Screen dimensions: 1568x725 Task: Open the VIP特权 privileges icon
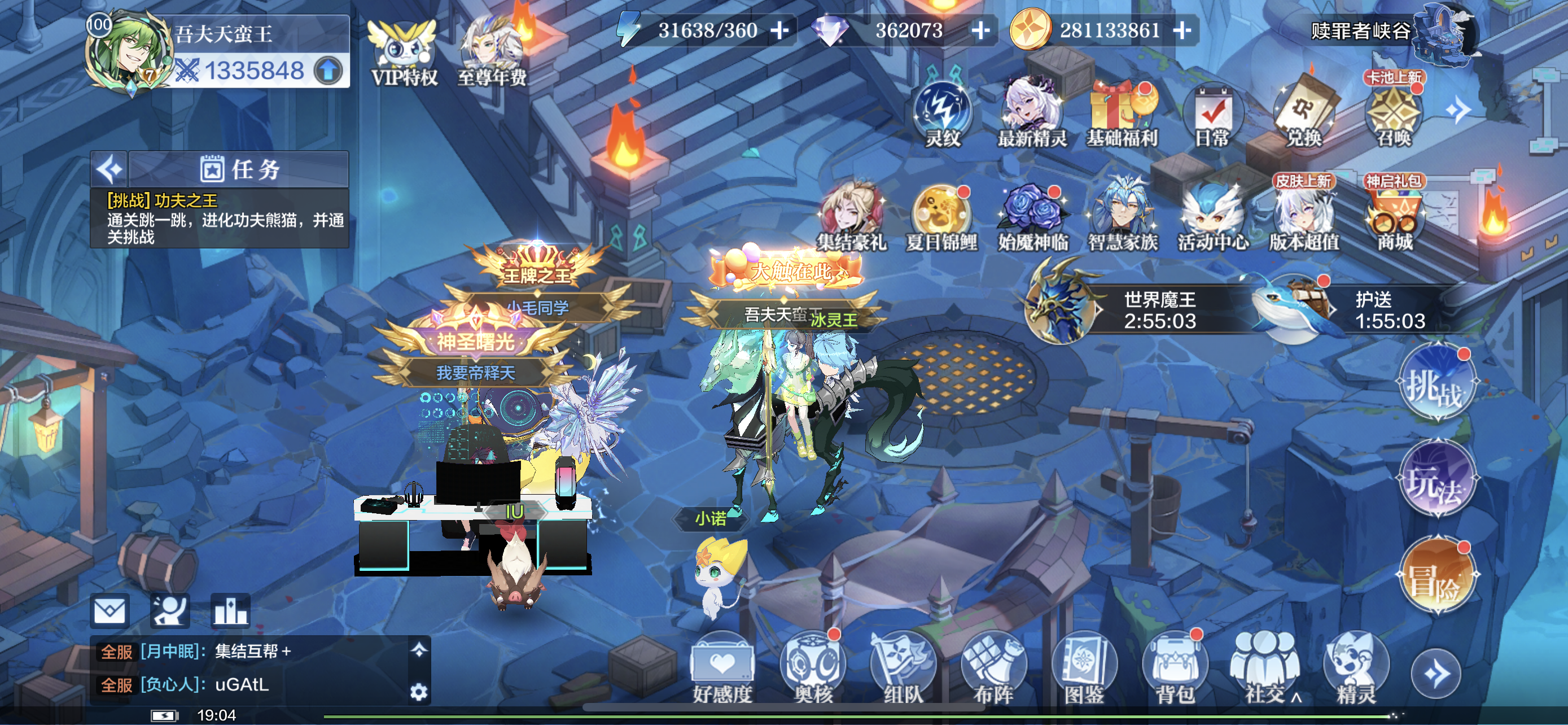[404, 54]
